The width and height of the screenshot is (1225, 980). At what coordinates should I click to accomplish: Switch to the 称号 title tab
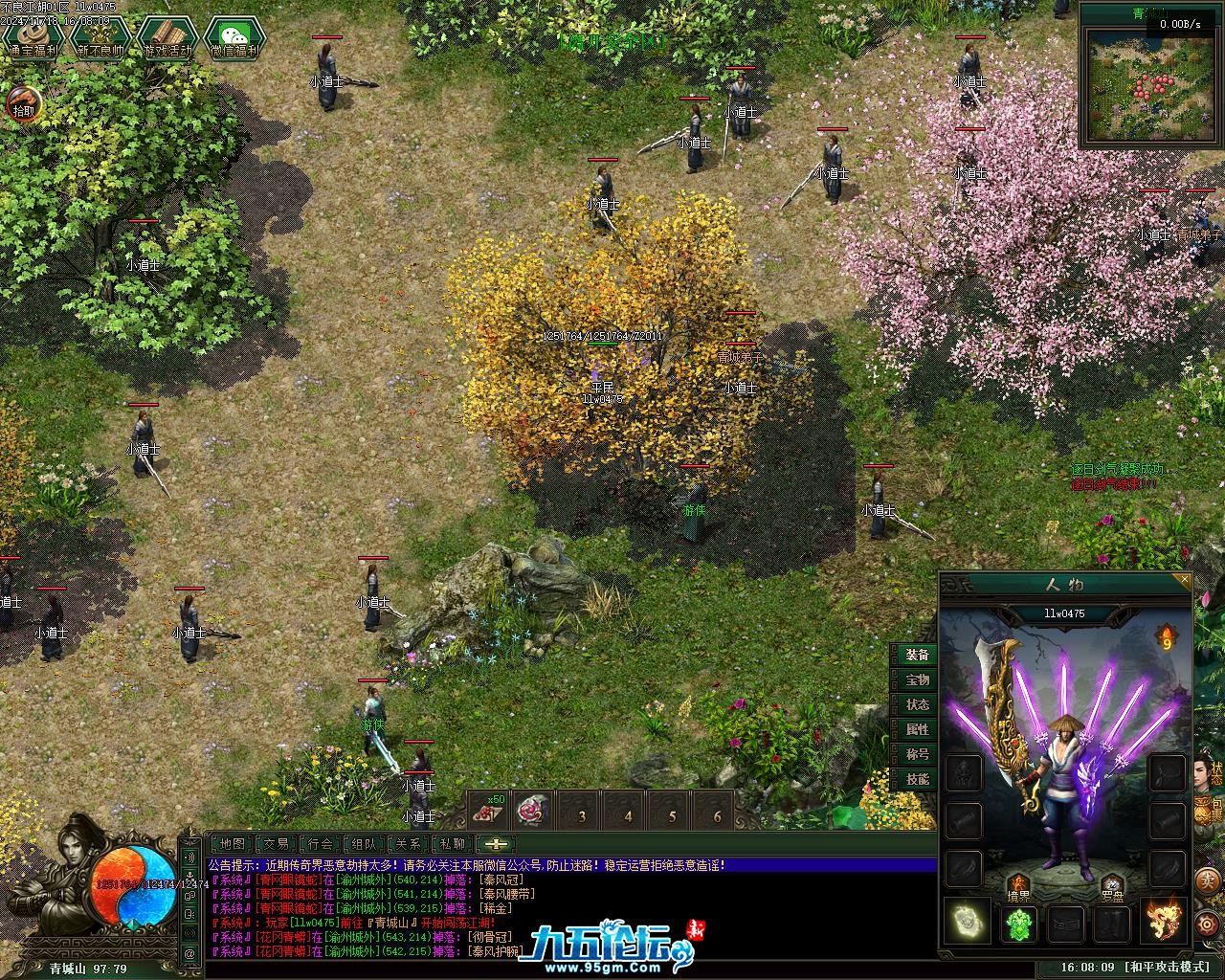917,754
